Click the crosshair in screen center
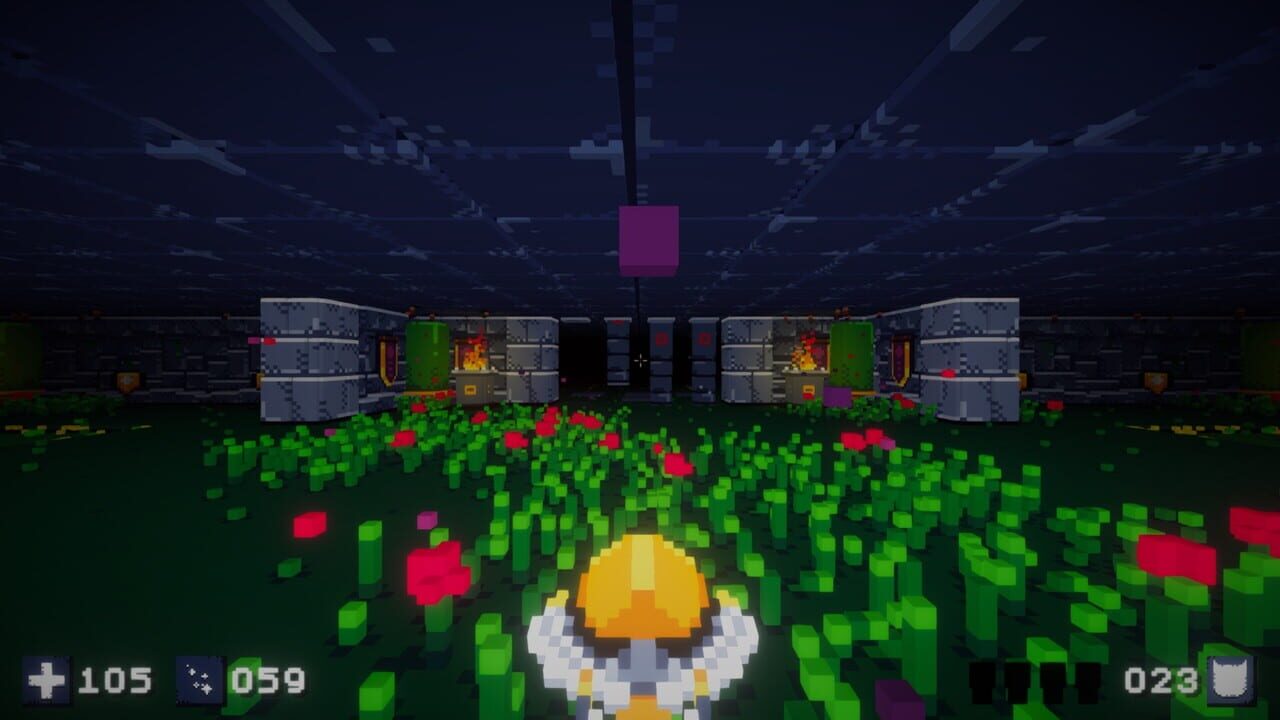The height and width of the screenshot is (720, 1280). tap(640, 360)
